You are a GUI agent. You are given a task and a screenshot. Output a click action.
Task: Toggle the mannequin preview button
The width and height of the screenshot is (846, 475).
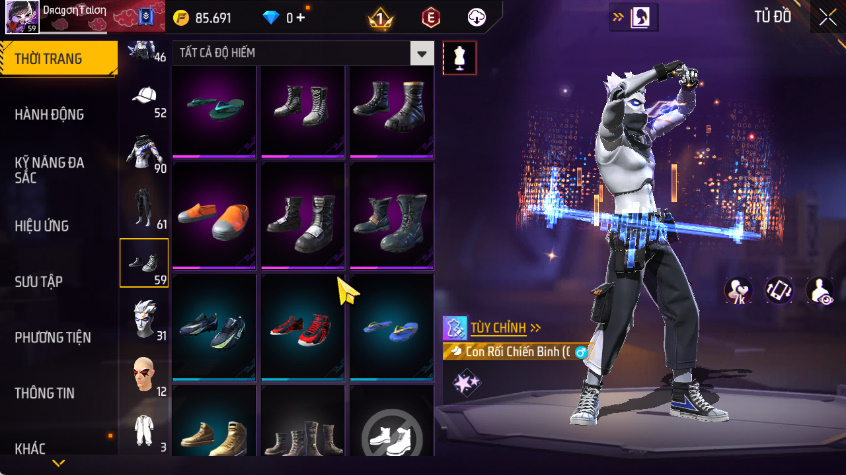click(459, 57)
